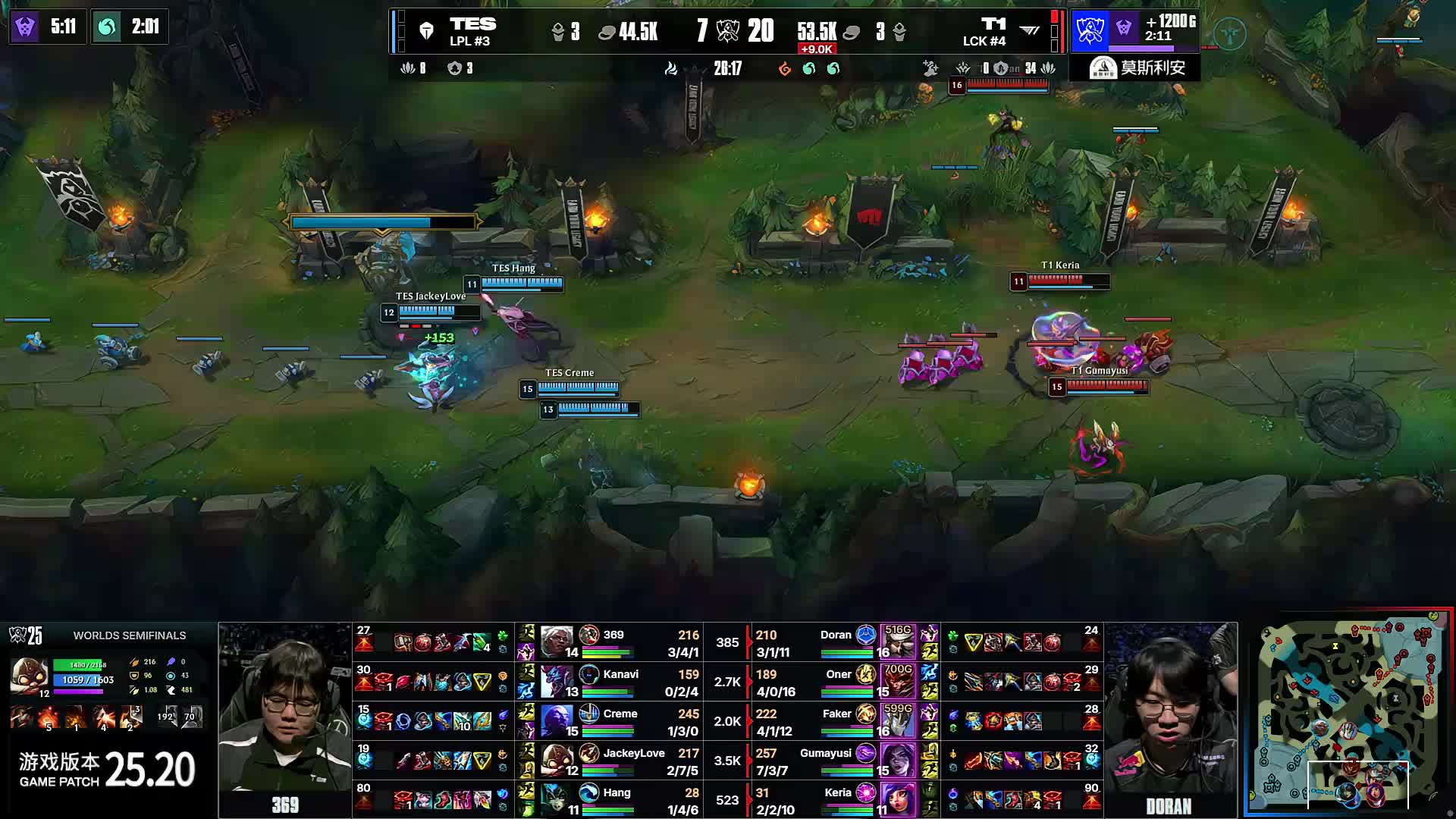Click Keria's ultimate ability icon

click(x=866, y=794)
